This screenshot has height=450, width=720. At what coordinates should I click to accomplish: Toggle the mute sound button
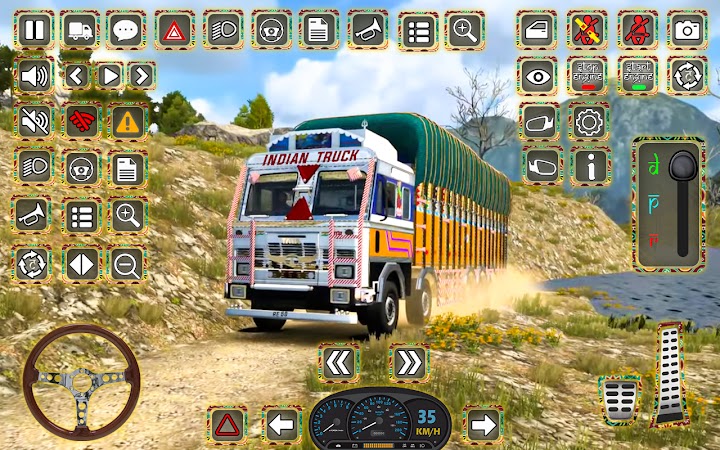[34, 121]
